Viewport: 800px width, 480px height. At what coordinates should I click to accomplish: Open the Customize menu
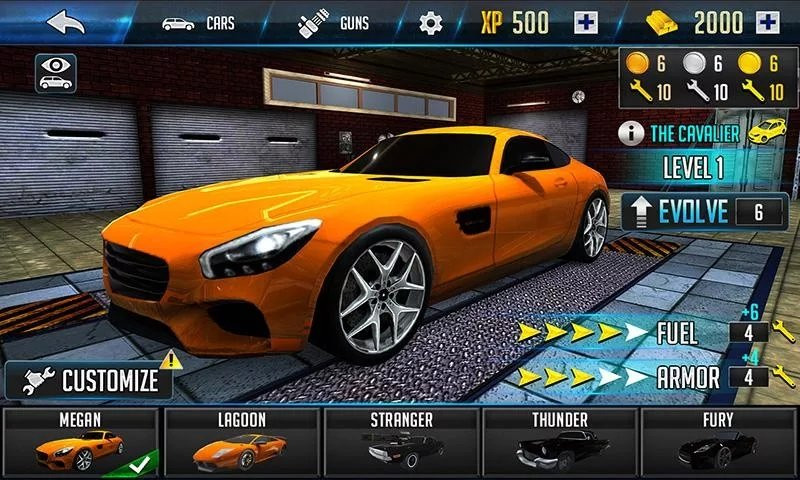click(92, 380)
